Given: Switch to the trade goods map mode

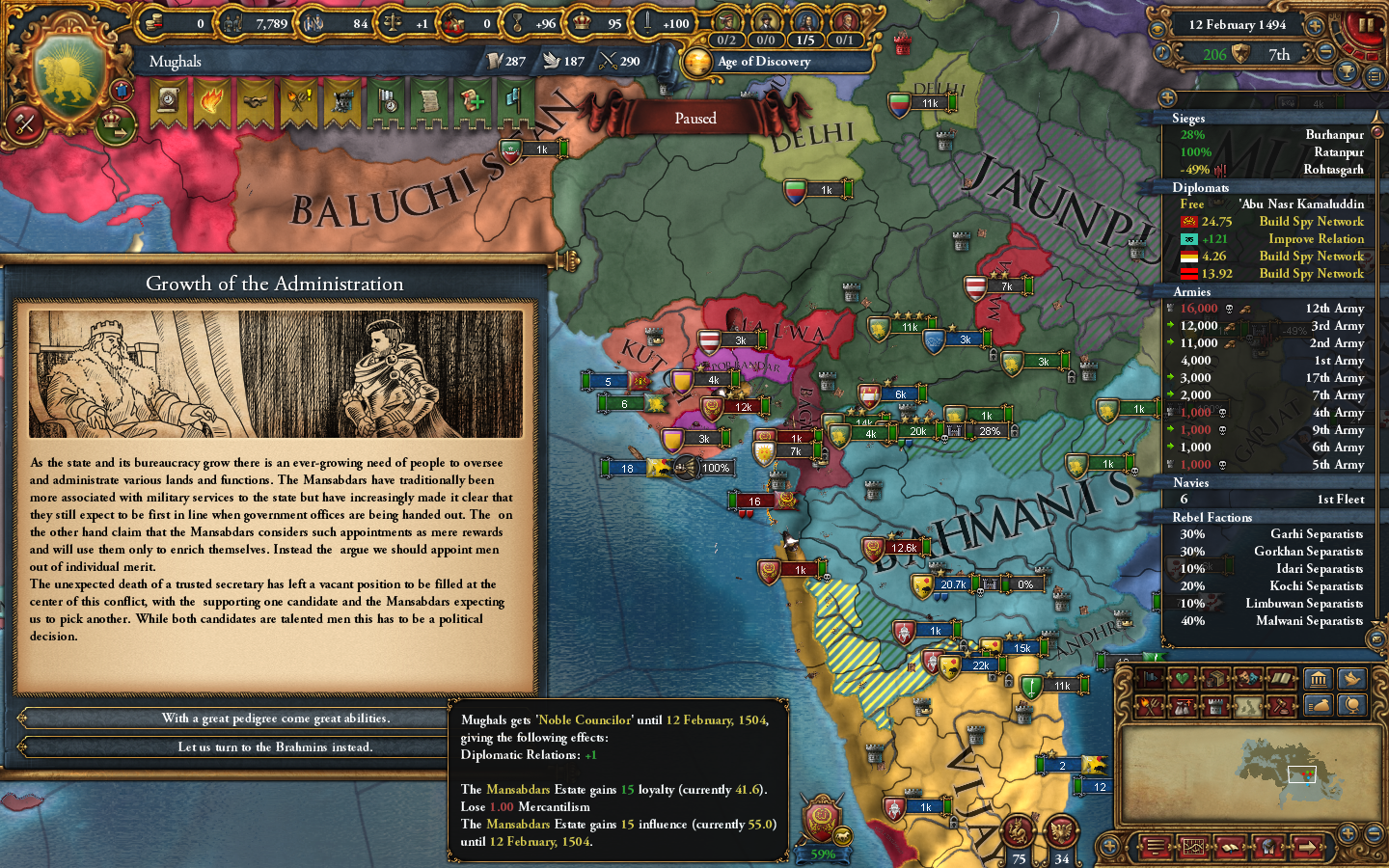Looking at the screenshot, I should click(1216, 678).
